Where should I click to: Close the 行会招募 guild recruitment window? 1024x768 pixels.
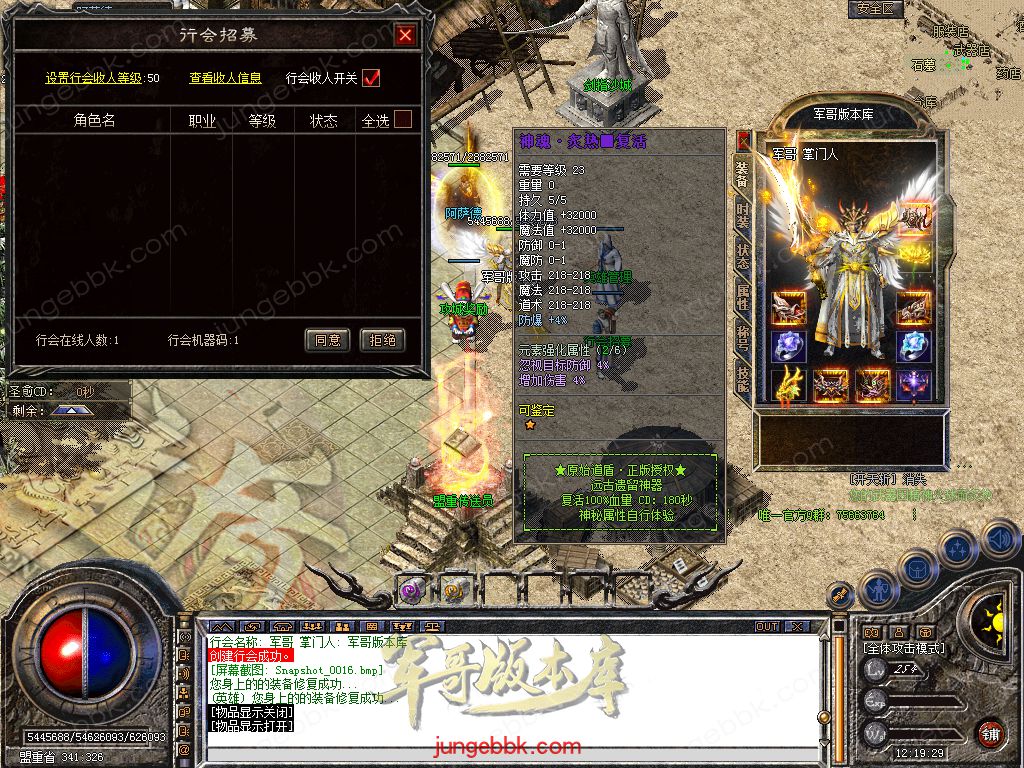tap(405, 36)
